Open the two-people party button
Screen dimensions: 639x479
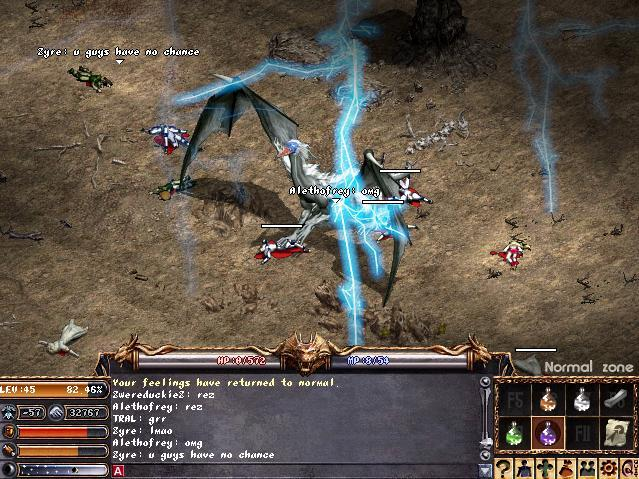590,468
